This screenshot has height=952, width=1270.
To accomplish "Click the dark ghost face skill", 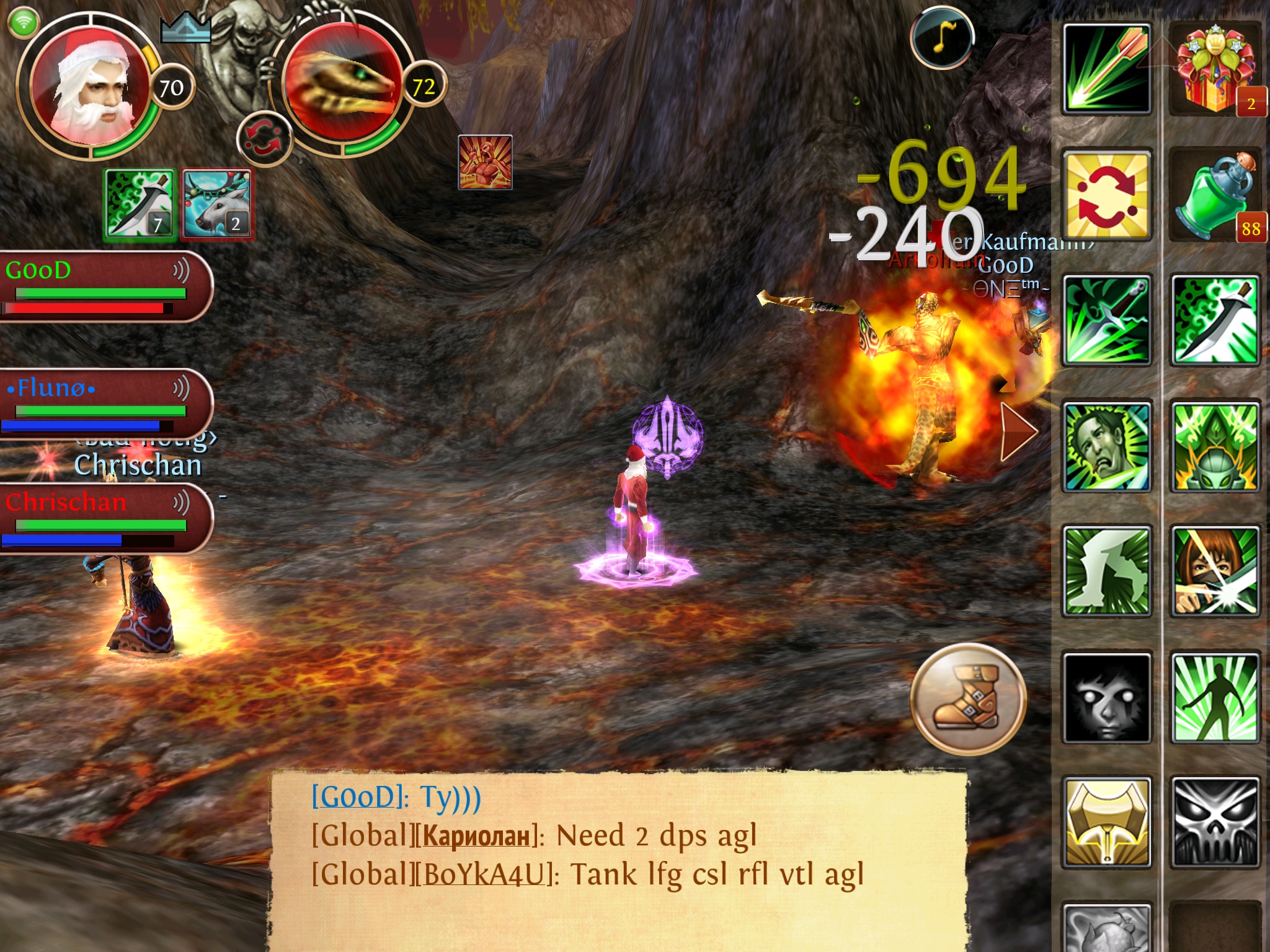I will pyautogui.click(x=1107, y=697).
